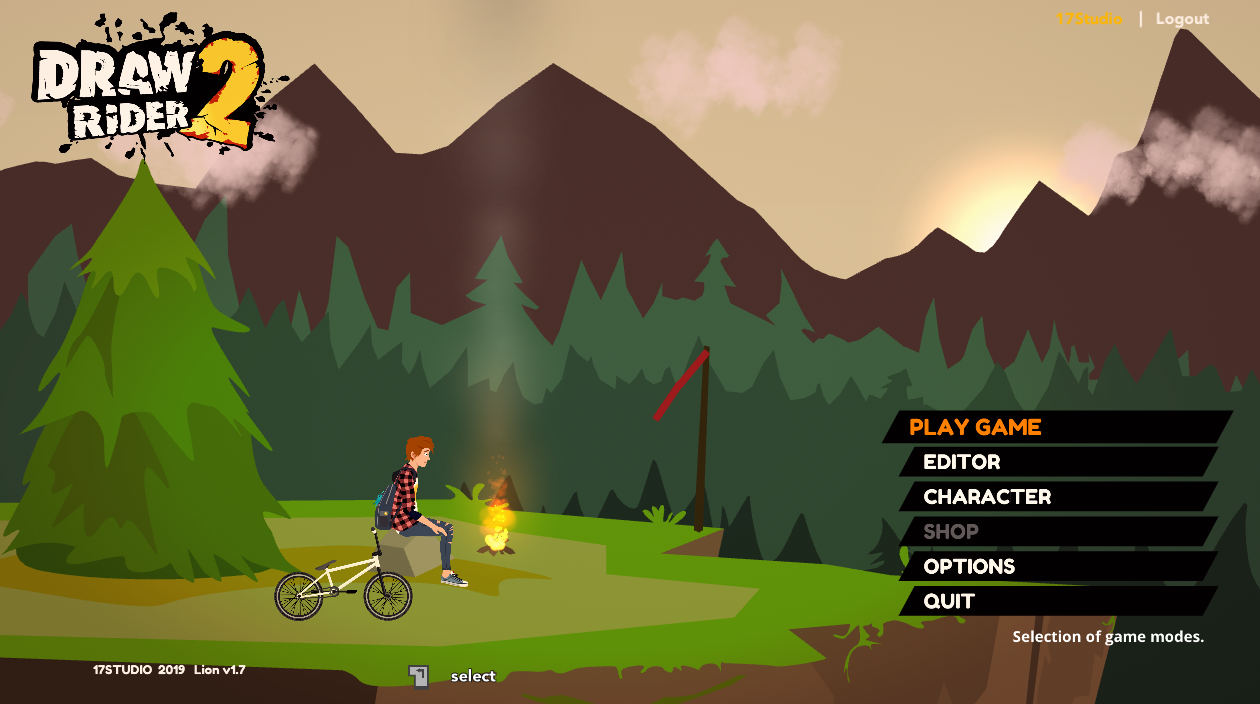Select the Play Game menu entry
1260x704 pixels.
(x=975, y=427)
